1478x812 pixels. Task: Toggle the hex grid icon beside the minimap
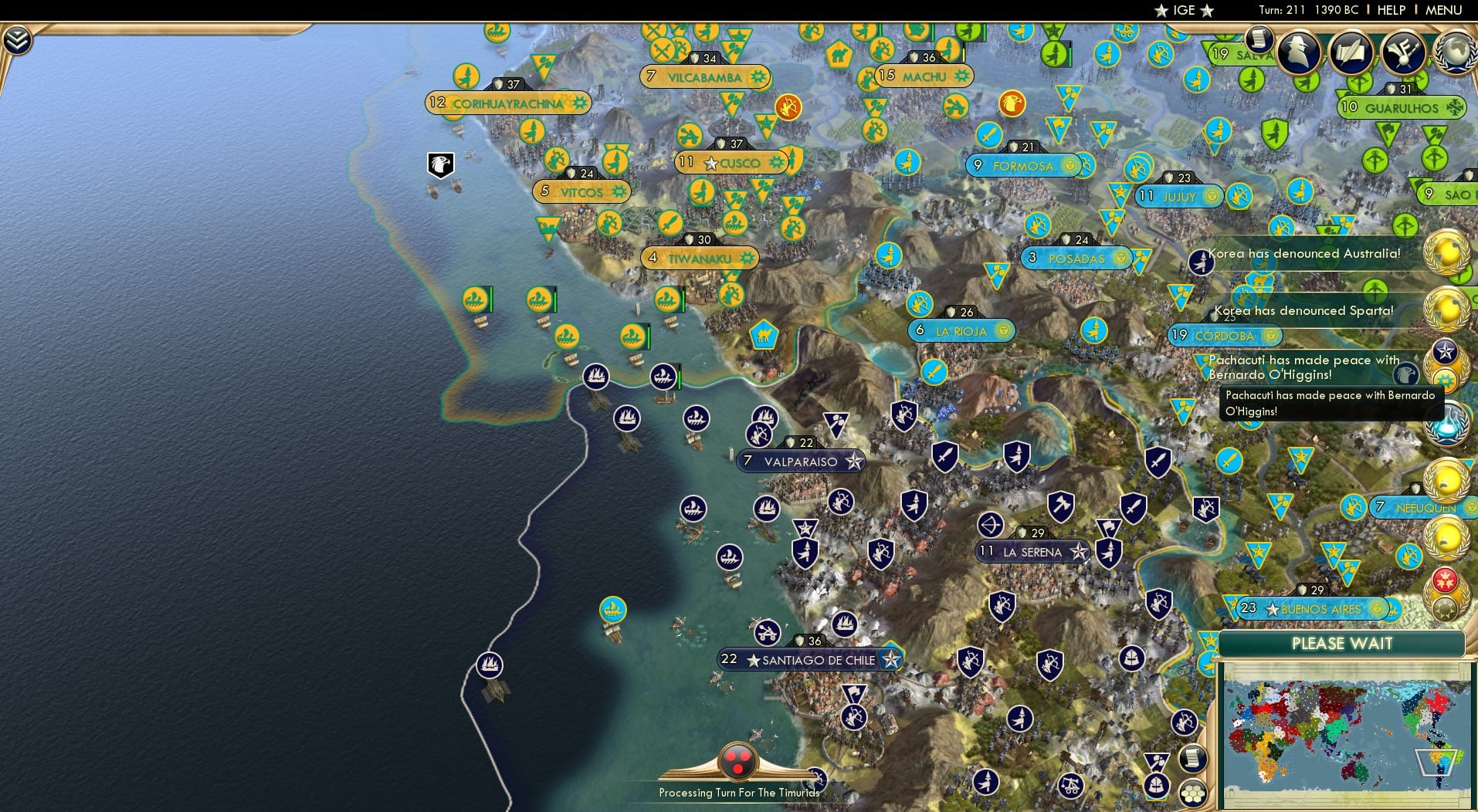pos(1191,793)
